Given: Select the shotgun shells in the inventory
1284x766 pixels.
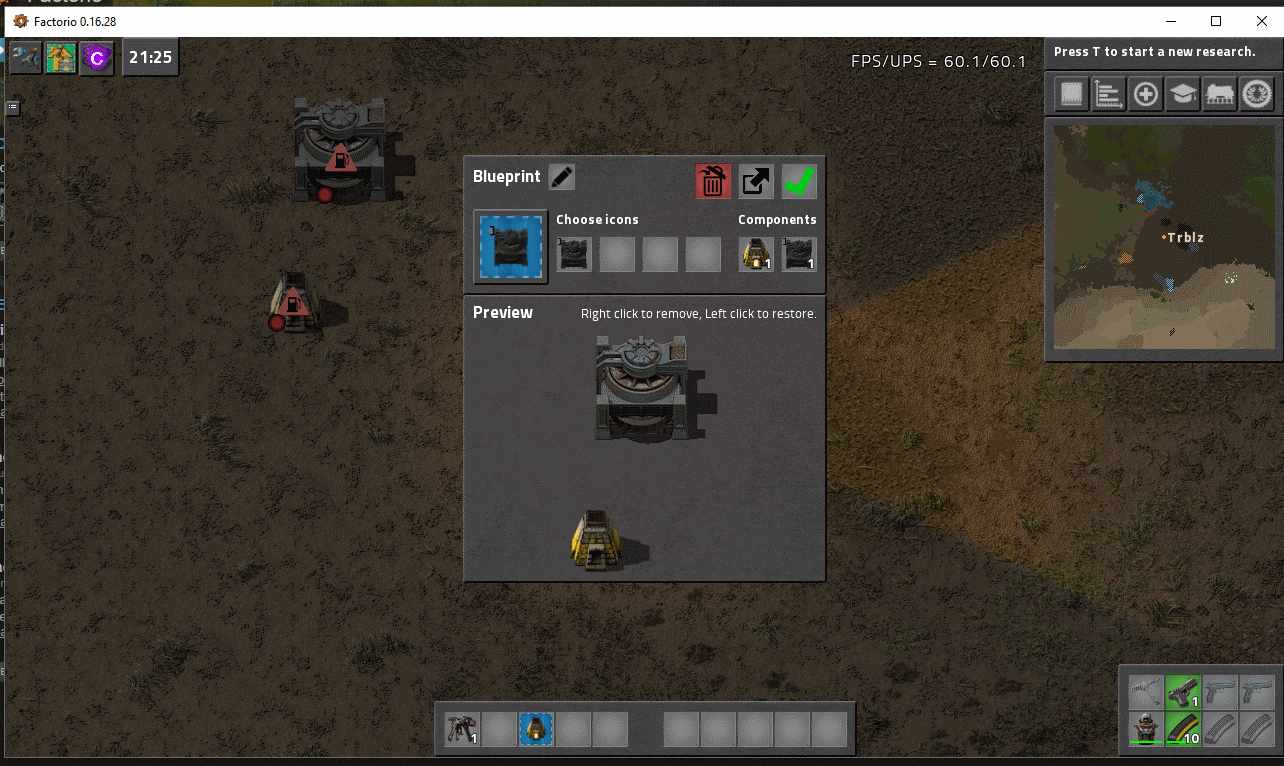Looking at the screenshot, I should (1182, 729).
